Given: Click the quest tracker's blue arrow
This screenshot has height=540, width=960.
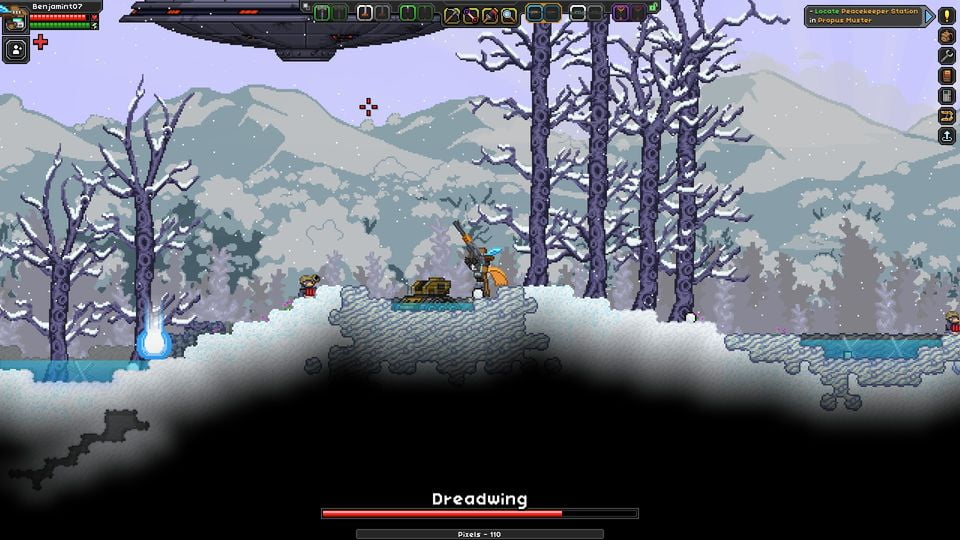Looking at the screenshot, I should [x=929, y=16].
